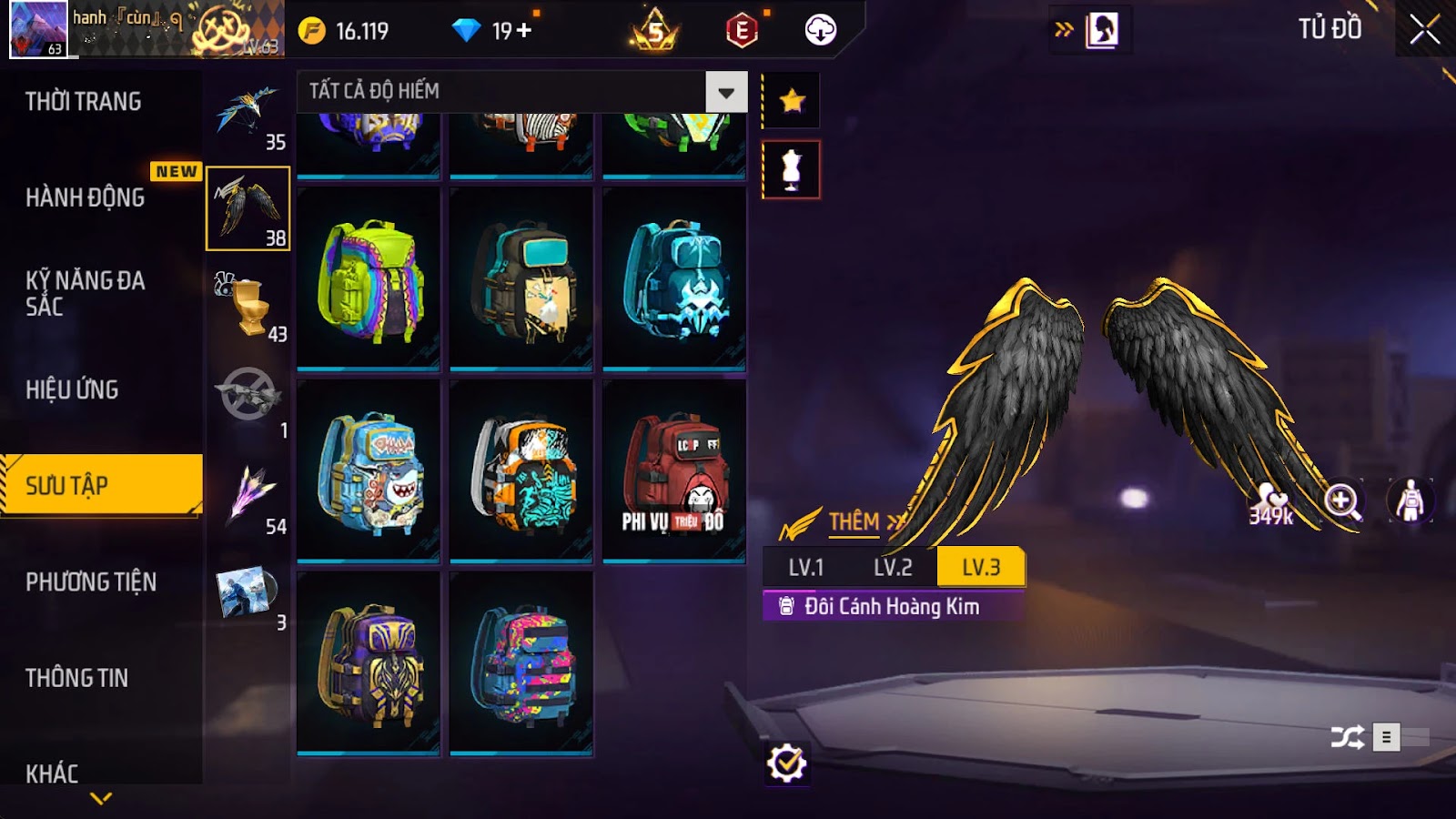The height and width of the screenshot is (819, 1456).
Task: Select the Hiệu Ứng category
Action: tap(72, 389)
